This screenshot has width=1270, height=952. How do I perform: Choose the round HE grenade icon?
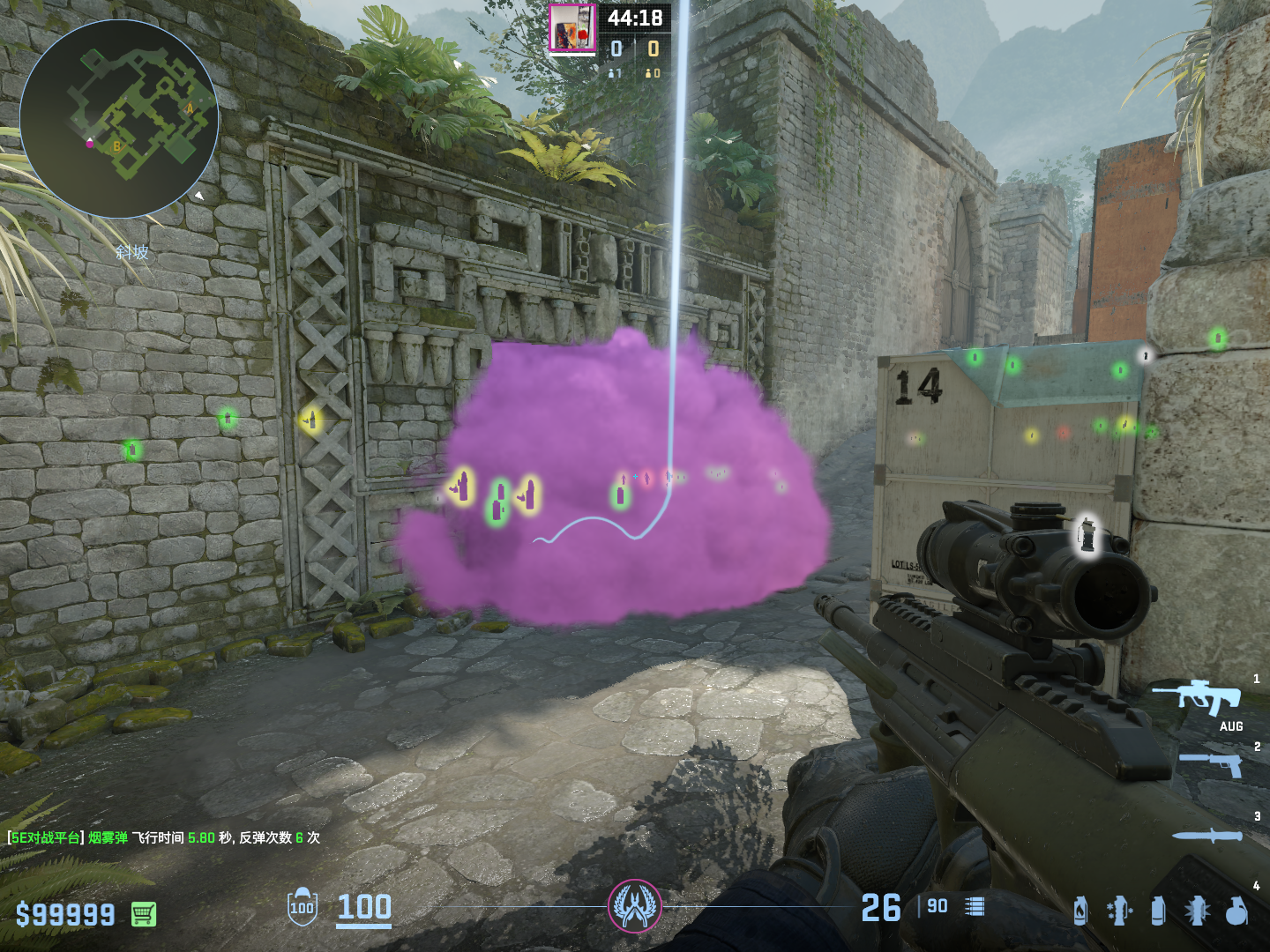coord(1237,911)
